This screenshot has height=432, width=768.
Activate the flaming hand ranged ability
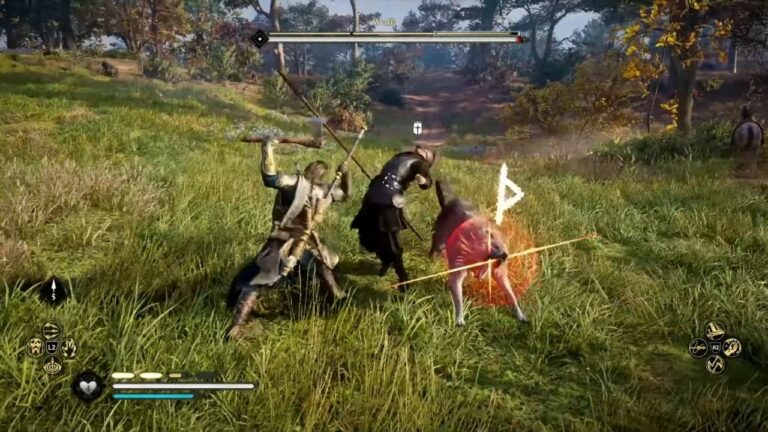[70, 347]
